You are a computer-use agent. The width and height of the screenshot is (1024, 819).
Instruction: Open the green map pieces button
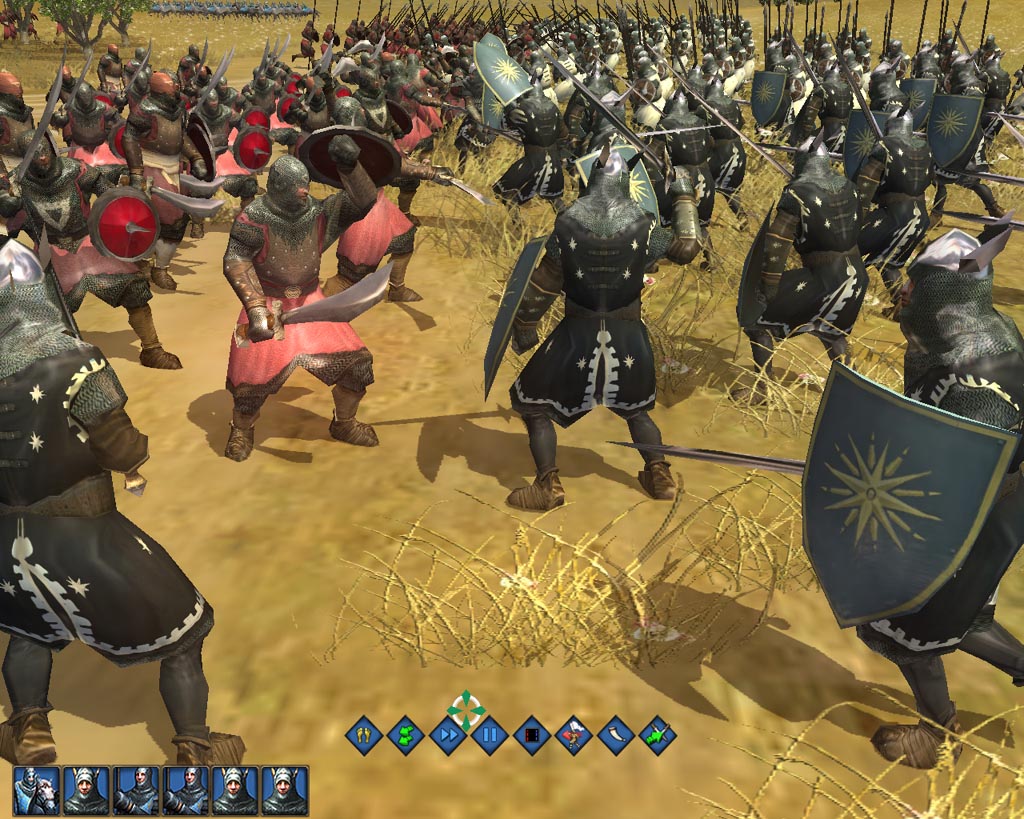(x=406, y=737)
